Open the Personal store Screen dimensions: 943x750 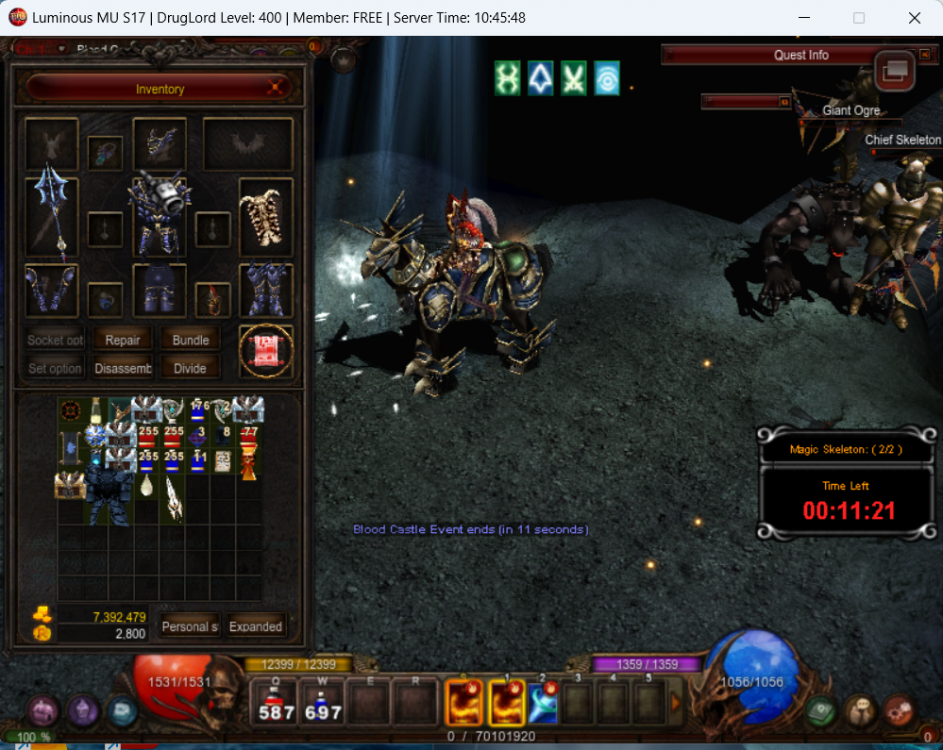pyautogui.click(x=190, y=627)
